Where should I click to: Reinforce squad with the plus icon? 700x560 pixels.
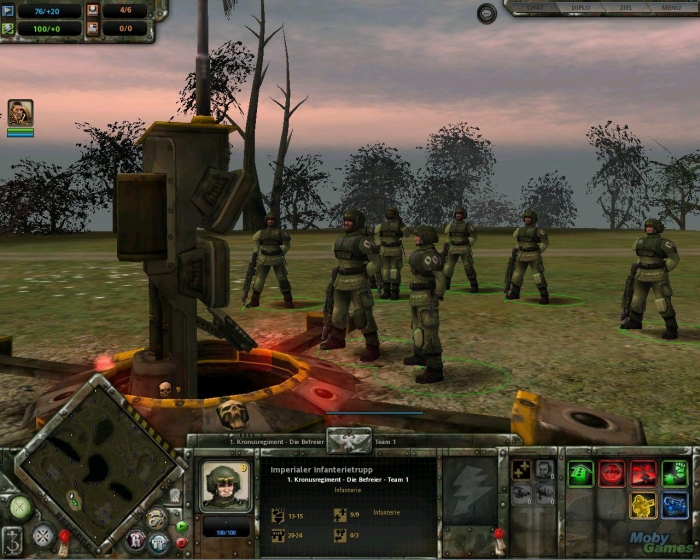pos(520,468)
